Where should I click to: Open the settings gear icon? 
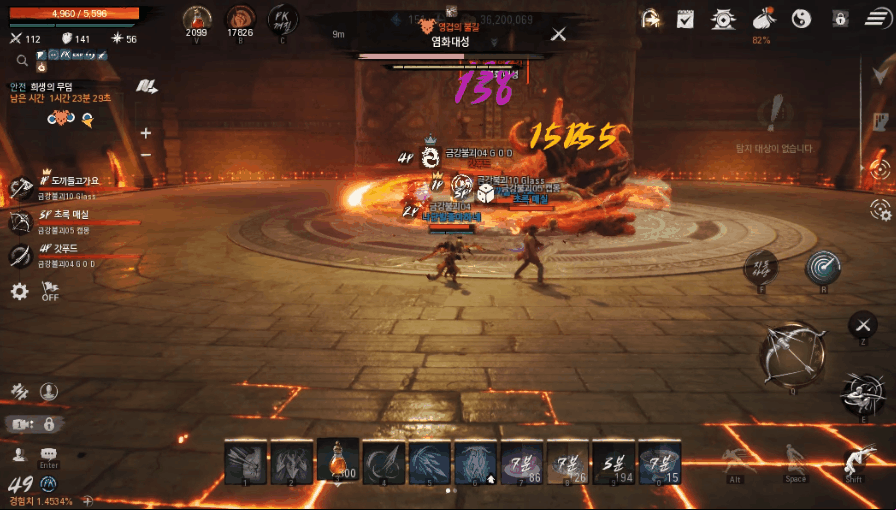pos(19,292)
